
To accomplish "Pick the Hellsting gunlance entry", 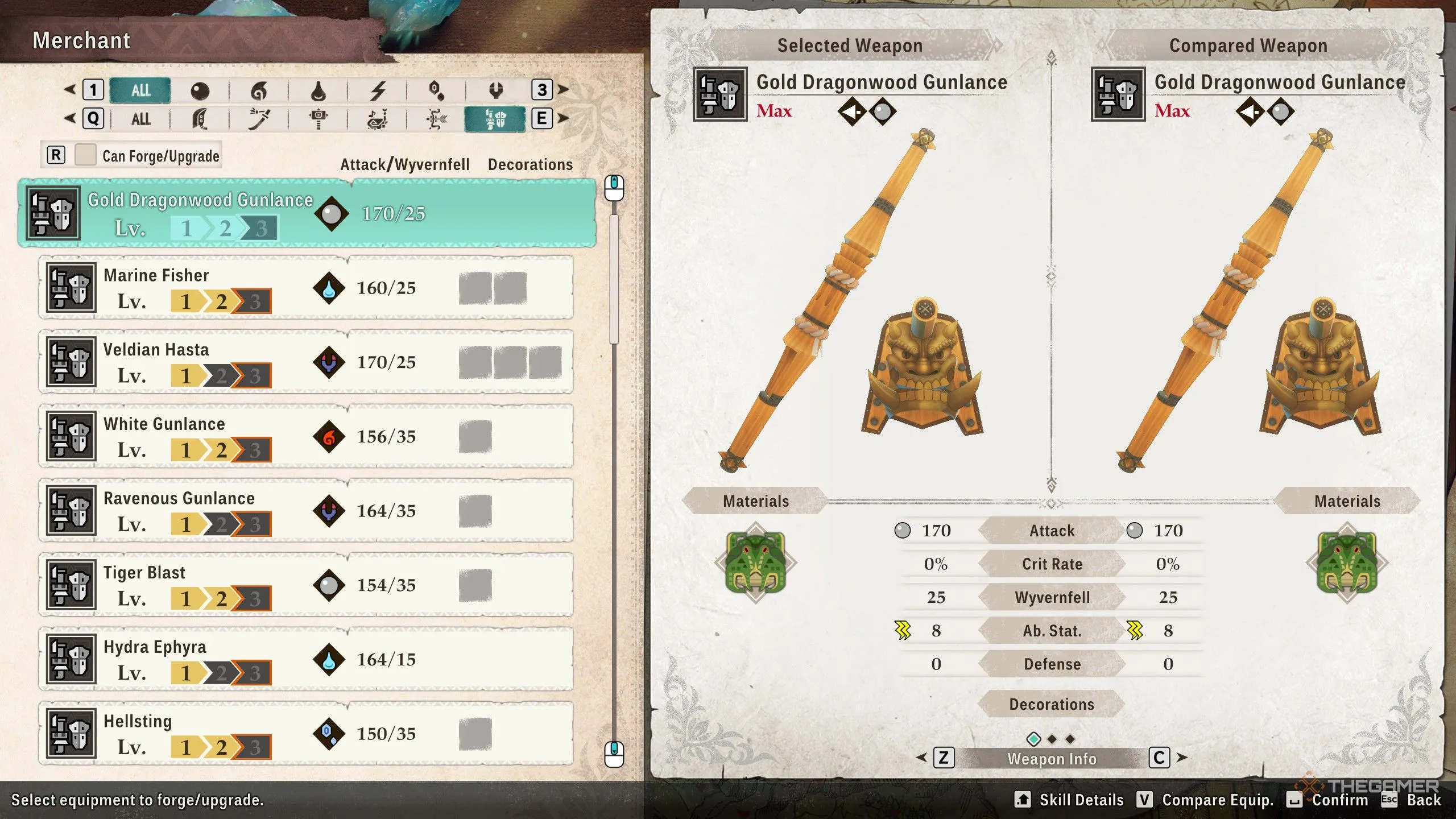I will pos(306,734).
